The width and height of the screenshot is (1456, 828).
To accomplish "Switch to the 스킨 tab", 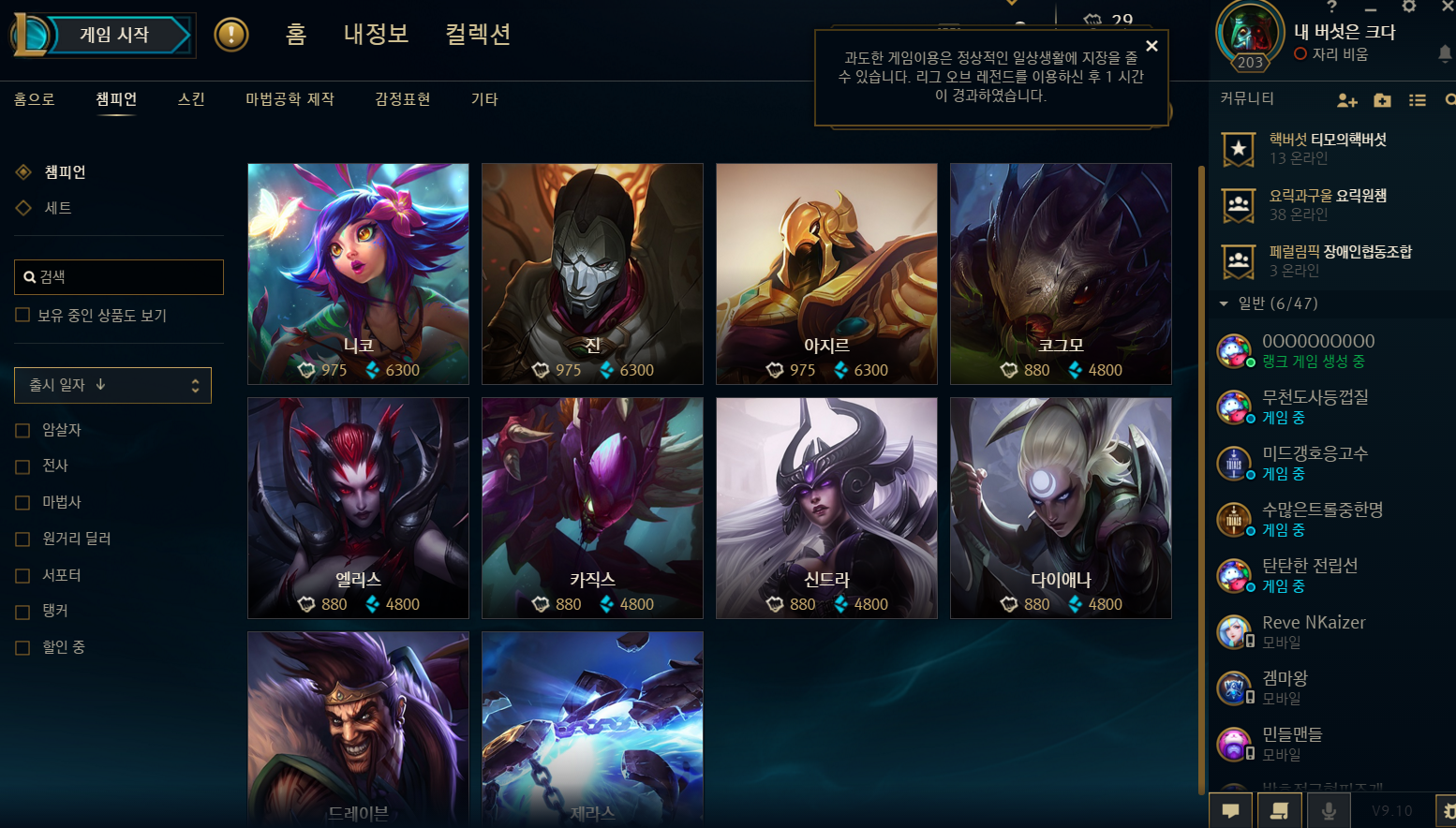I will coord(190,99).
